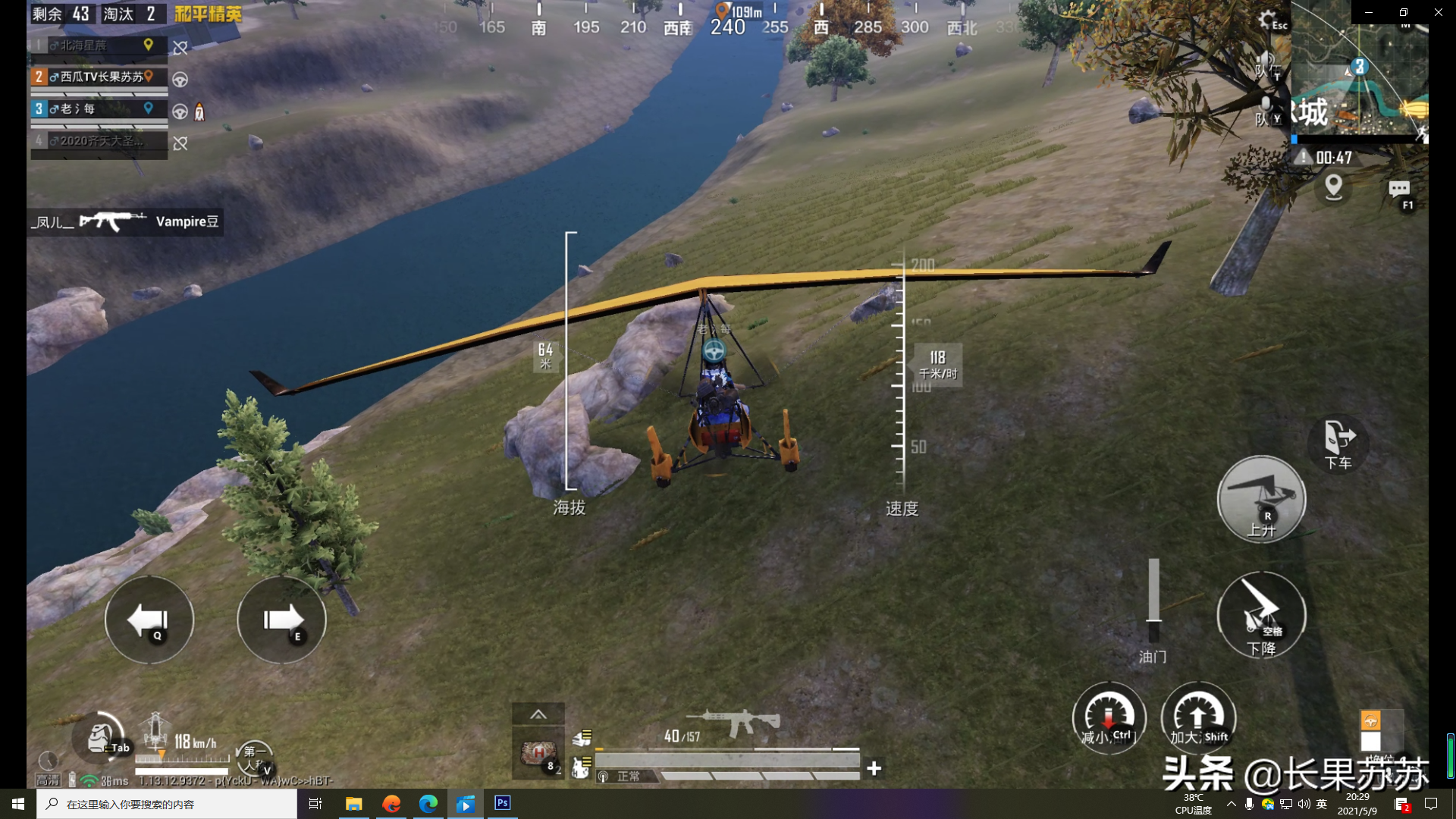Click the plus button beside health bar

874,769
